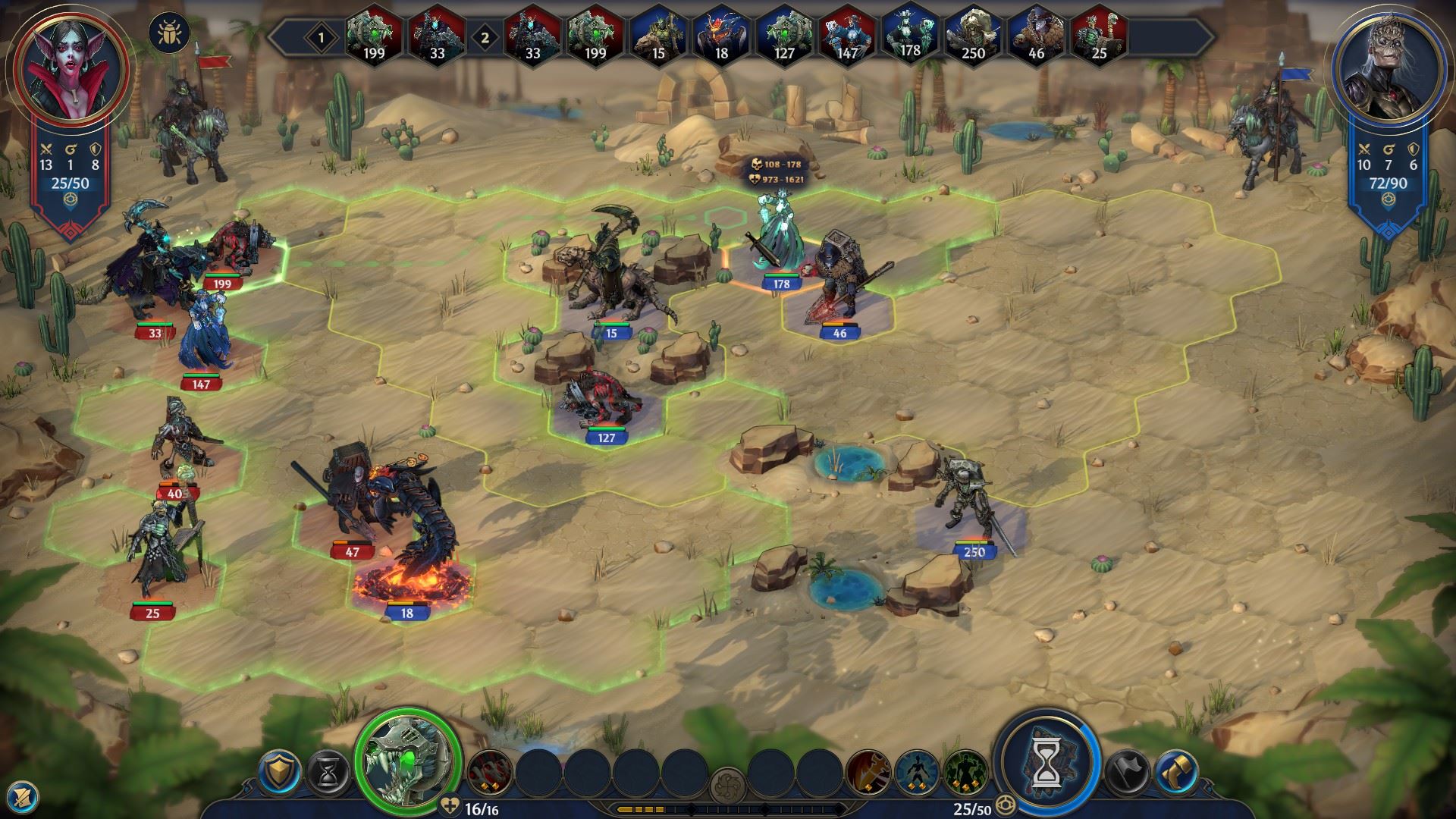Screen dimensions: 1456x819
Task: Choose the turn-order unit showing 250
Action: pyautogui.click(x=973, y=35)
